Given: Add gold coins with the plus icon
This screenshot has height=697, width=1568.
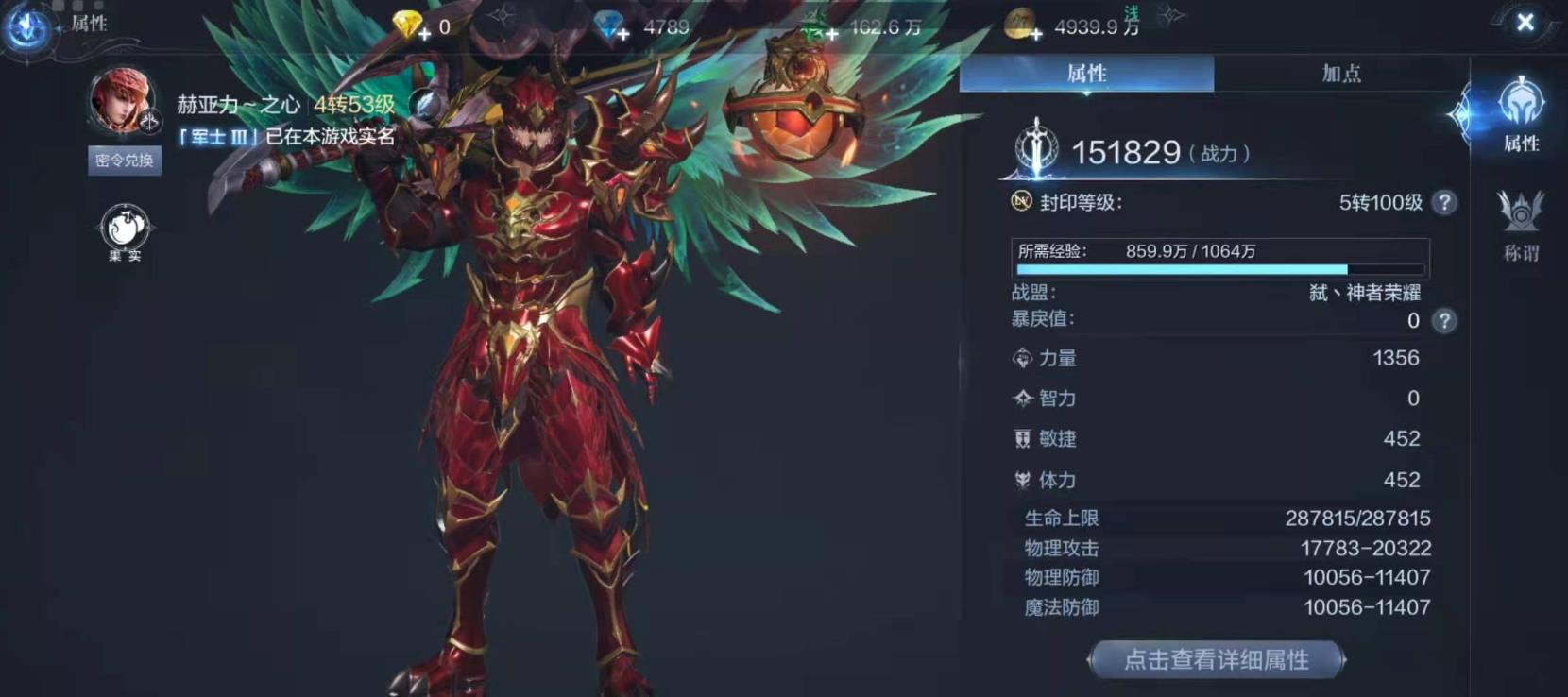Looking at the screenshot, I should (1036, 34).
